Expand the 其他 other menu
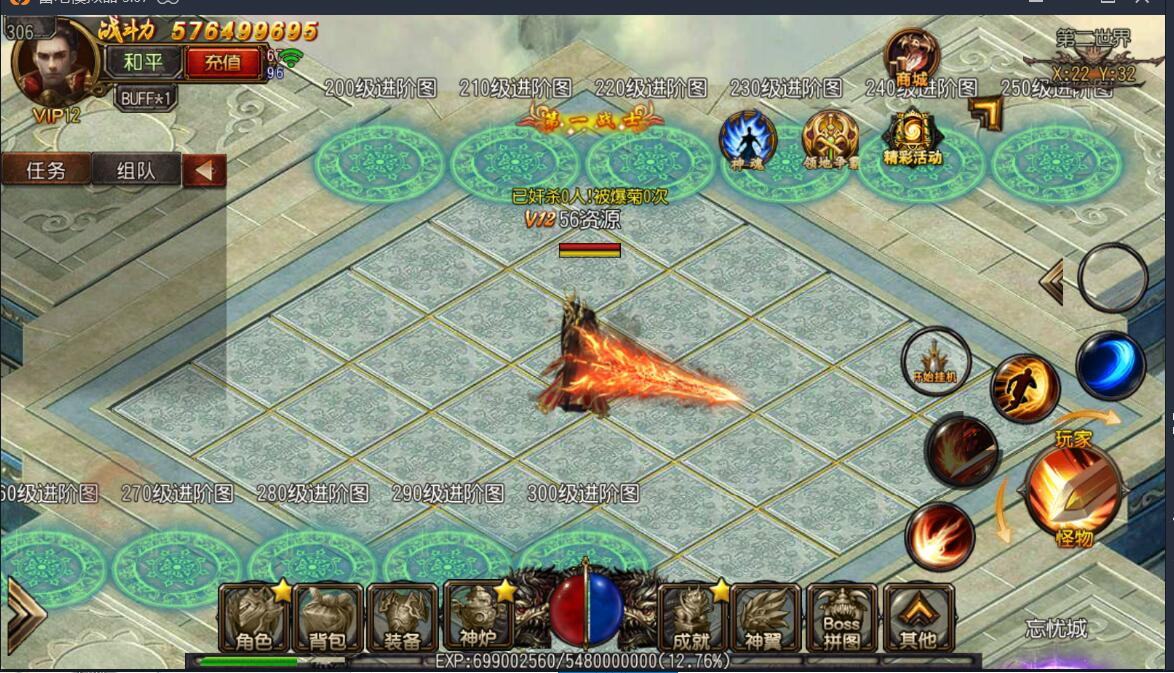Viewport: 1174px width, 673px height. (917, 617)
